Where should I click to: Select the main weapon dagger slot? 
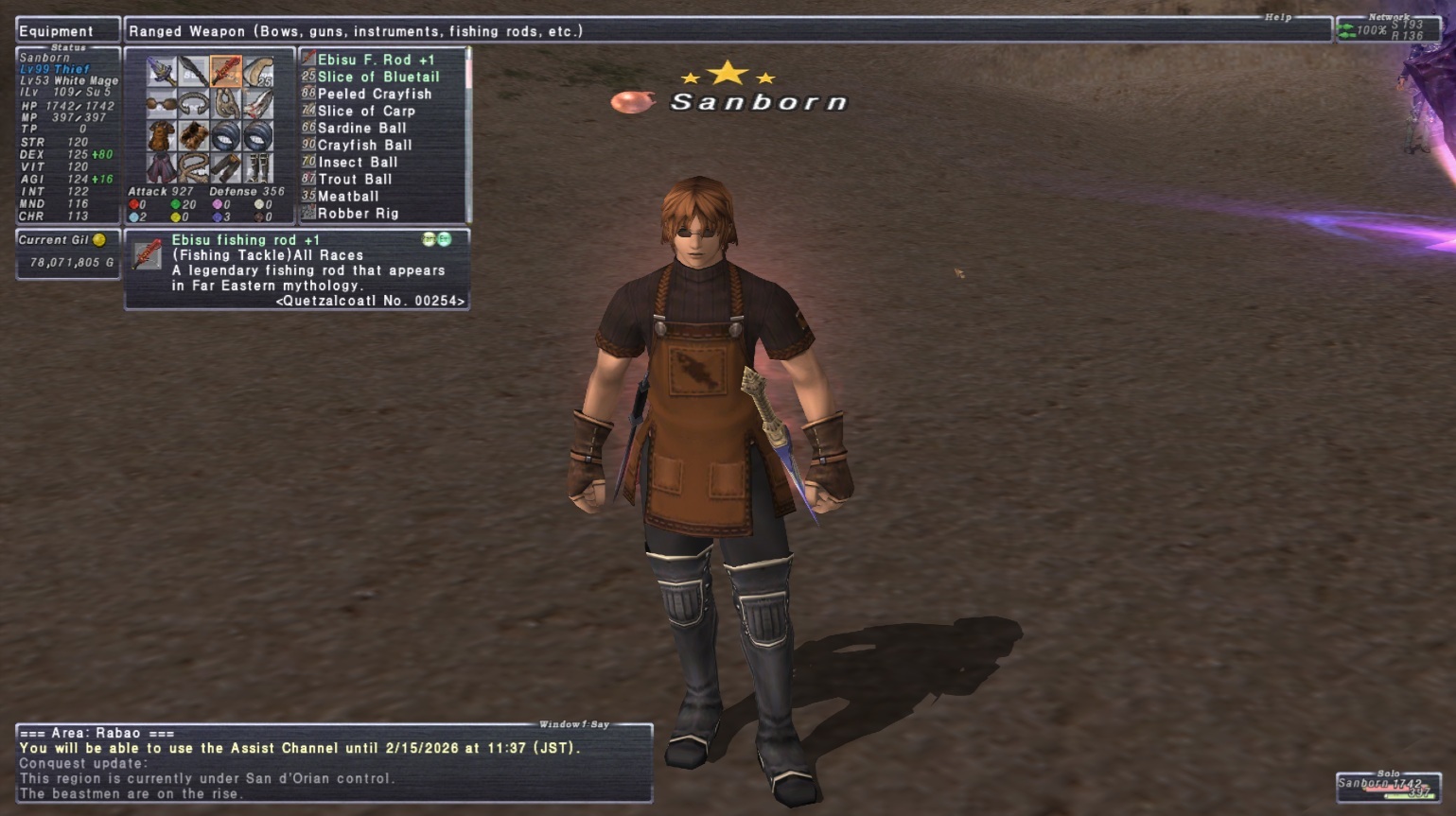[x=162, y=72]
